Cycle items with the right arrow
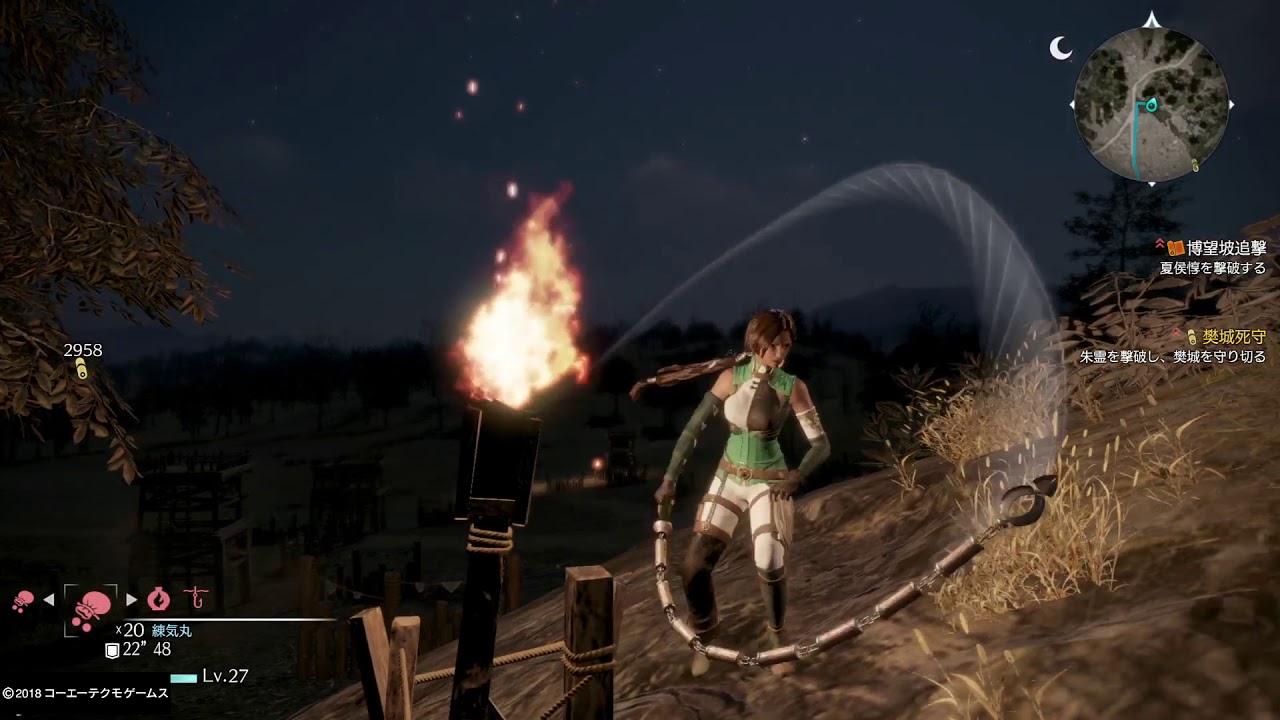This screenshot has width=1280, height=720. [132, 600]
